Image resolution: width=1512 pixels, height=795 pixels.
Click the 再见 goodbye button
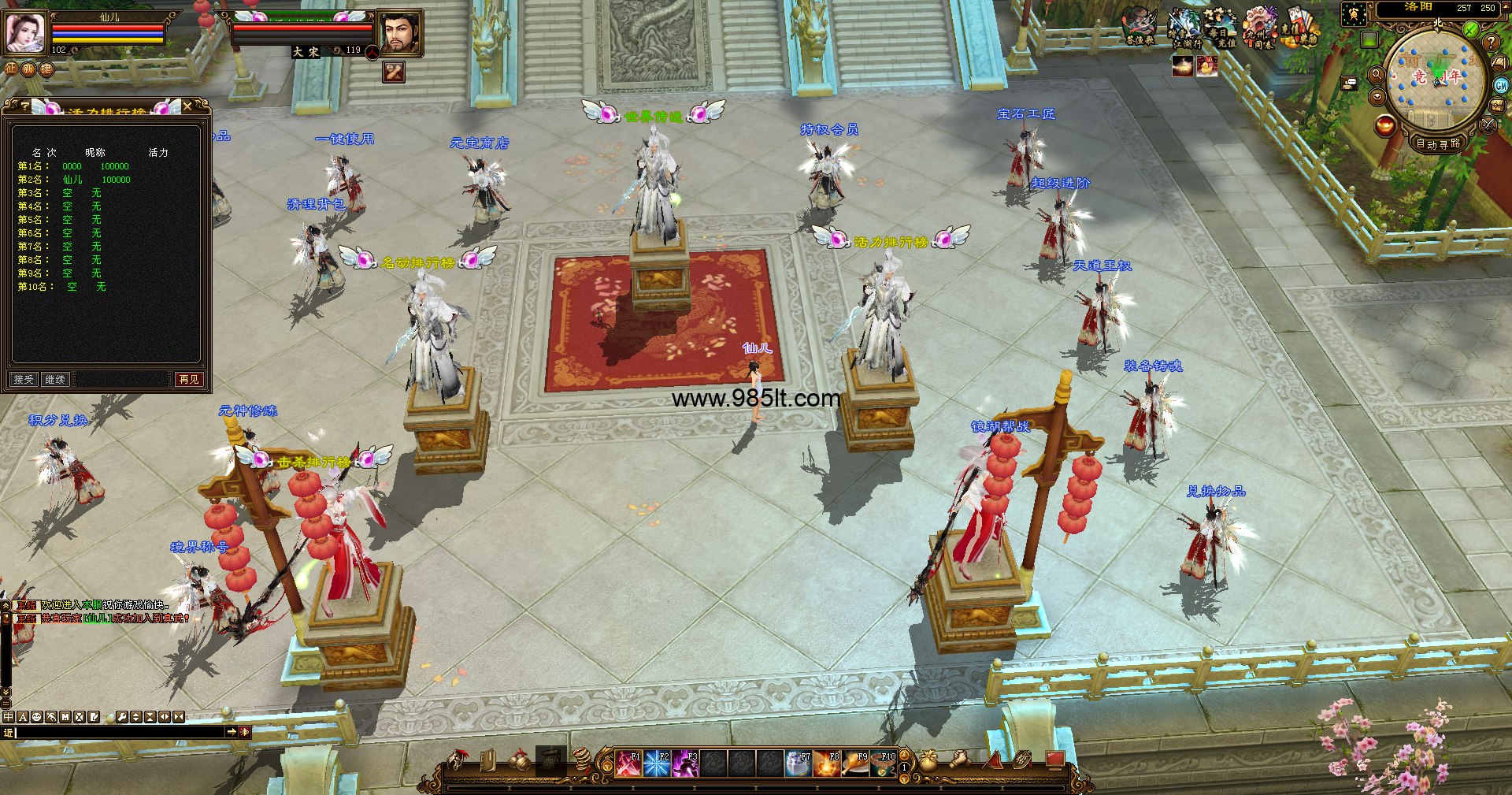(x=189, y=380)
